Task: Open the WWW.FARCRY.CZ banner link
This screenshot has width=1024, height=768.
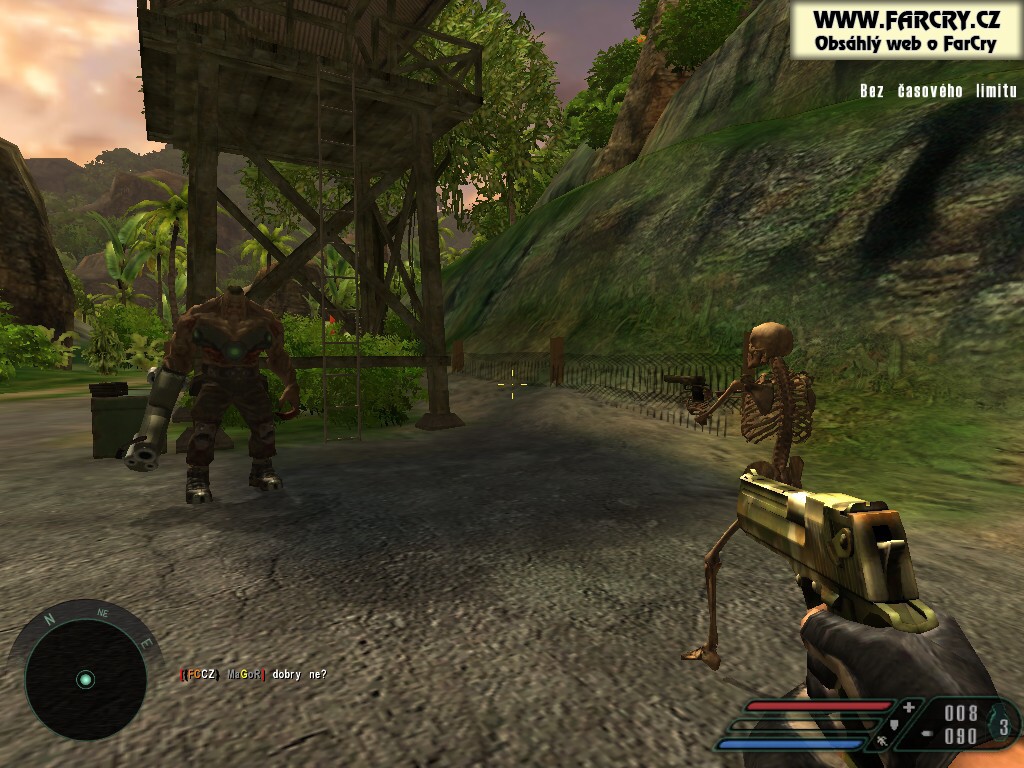Action: coord(906,28)
